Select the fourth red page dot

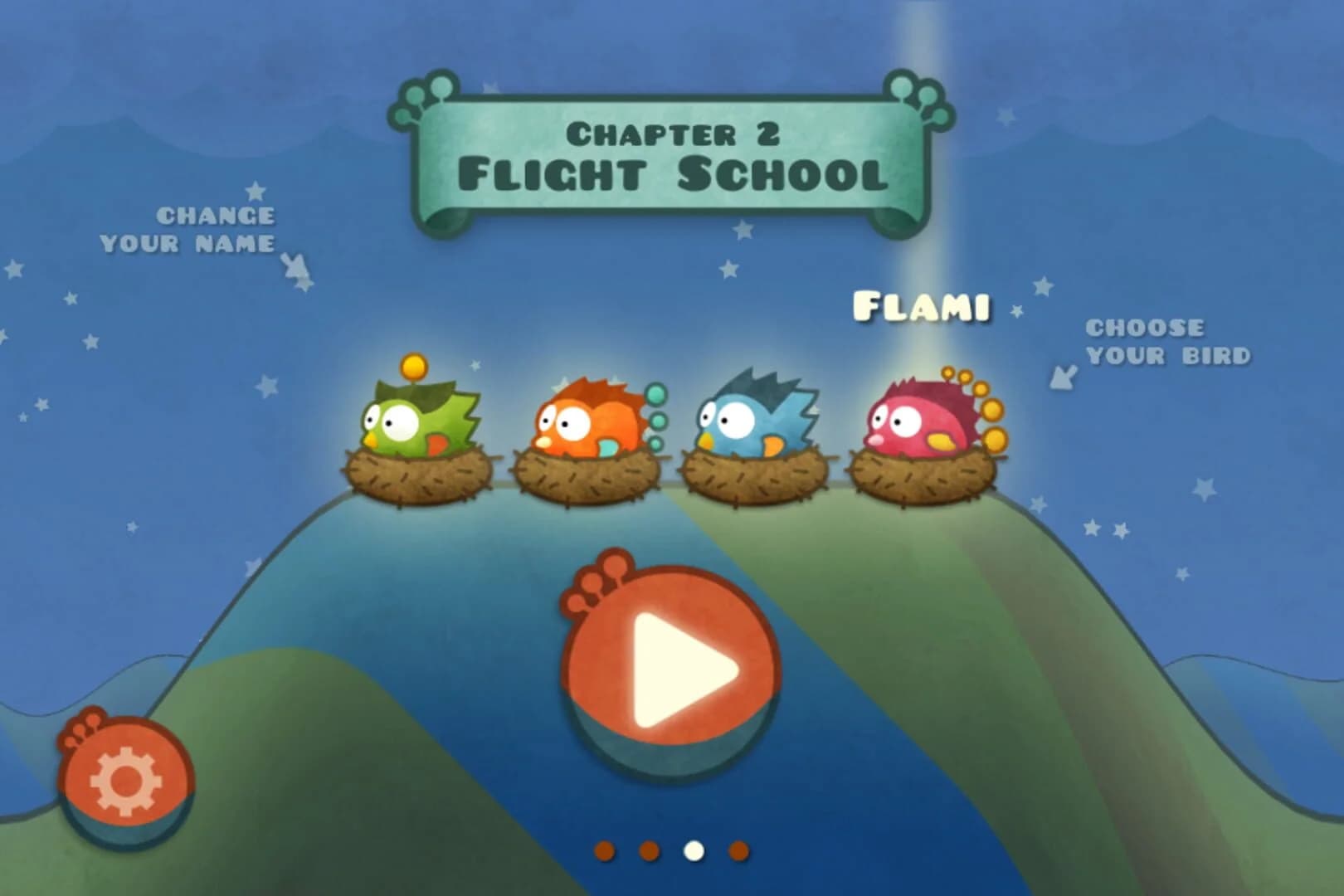[x=738, y=850]
